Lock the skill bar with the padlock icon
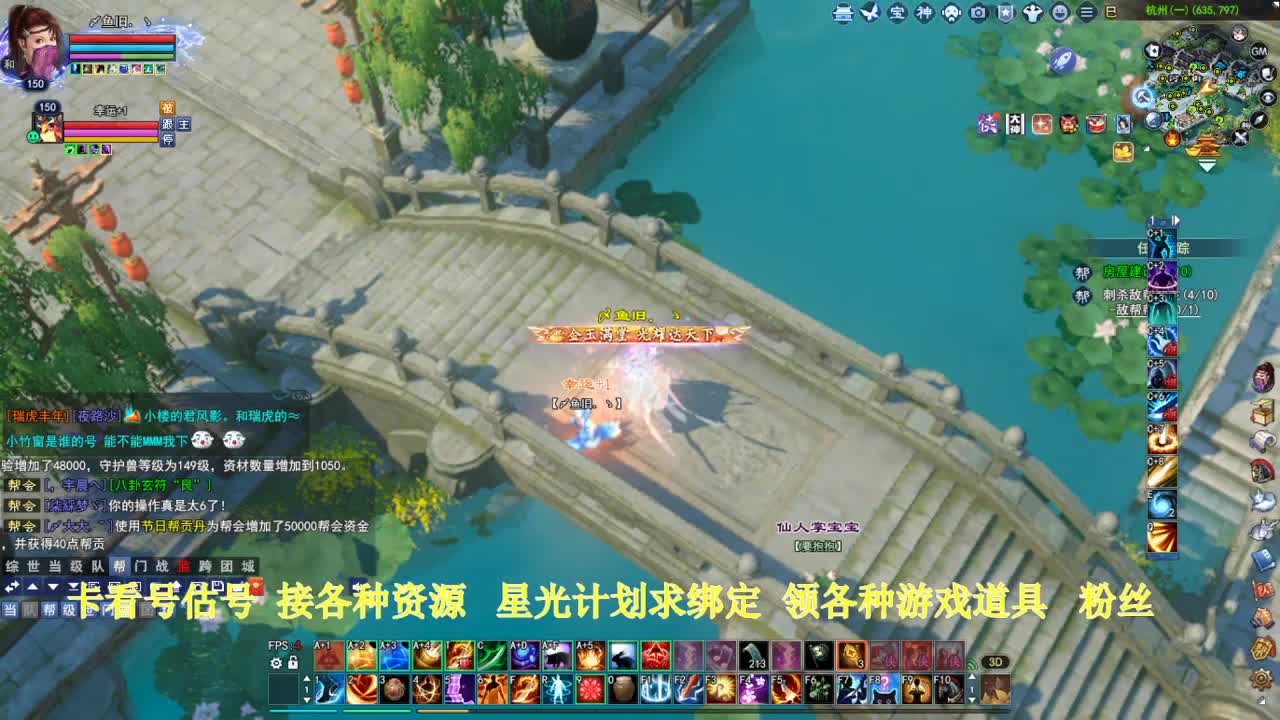The image size is (1280, 720). (293, 662)
